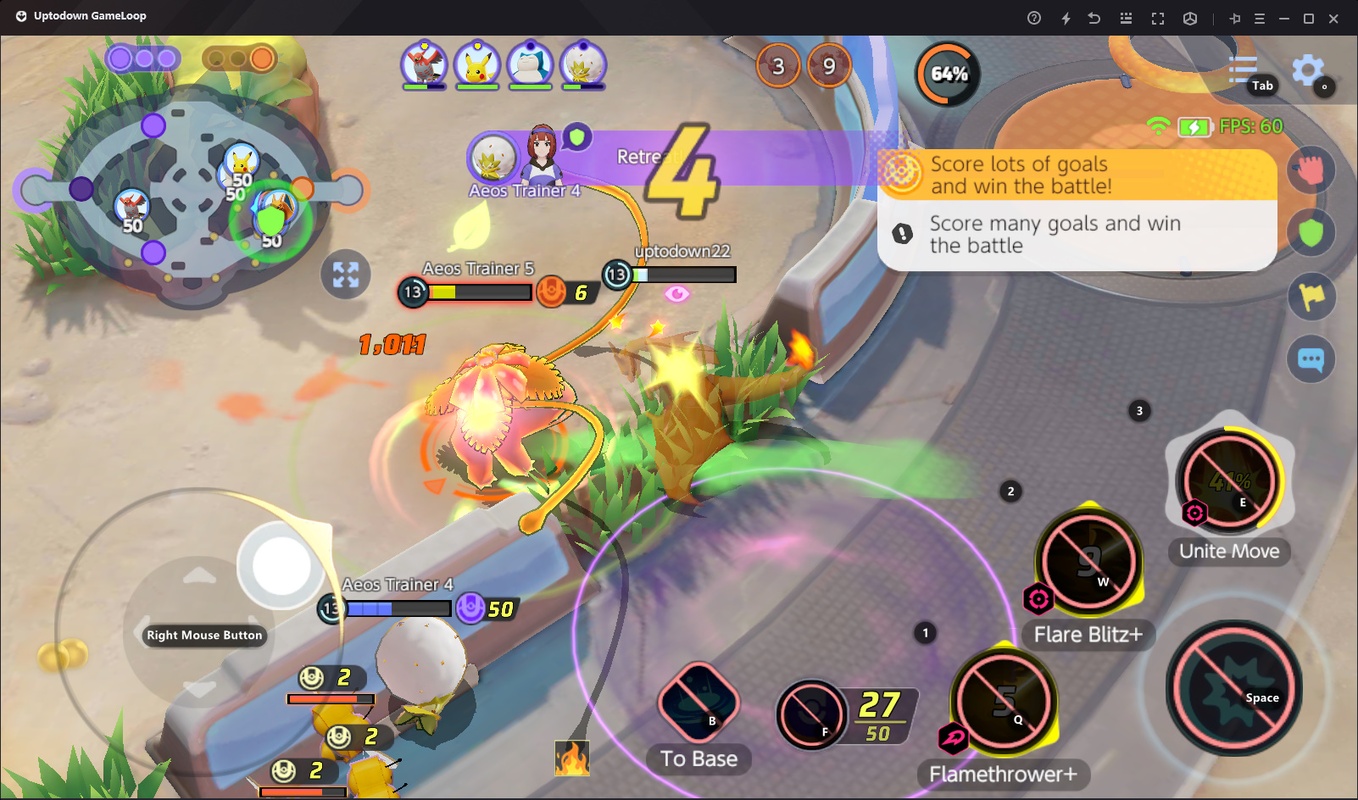Maximize the GameLoop window

coord(1308,18)
